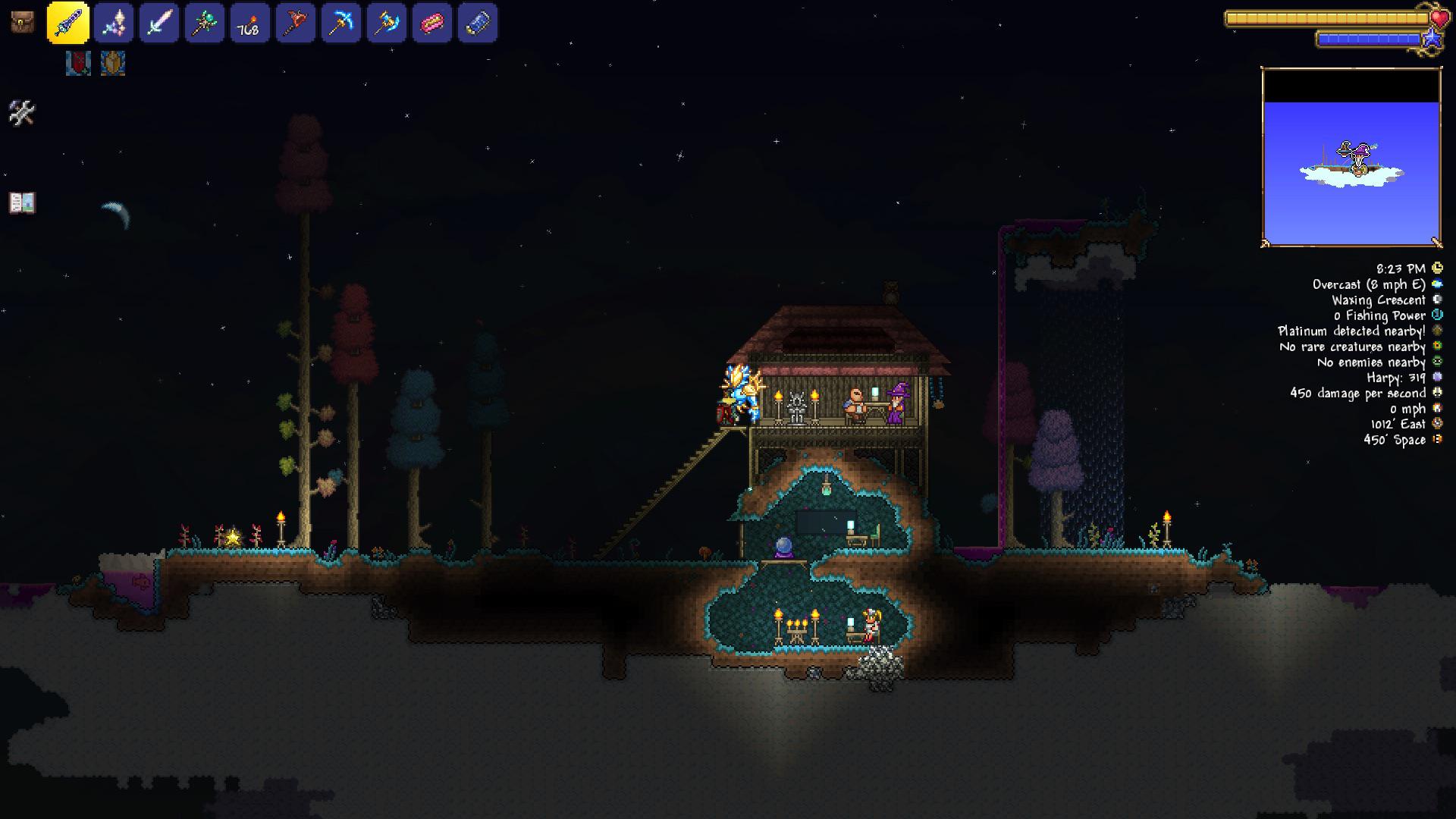Screen dimensions: 1456x819
Task: Dismiss the golden shield buff icon below the hotbar
Action: coord(112,64)
